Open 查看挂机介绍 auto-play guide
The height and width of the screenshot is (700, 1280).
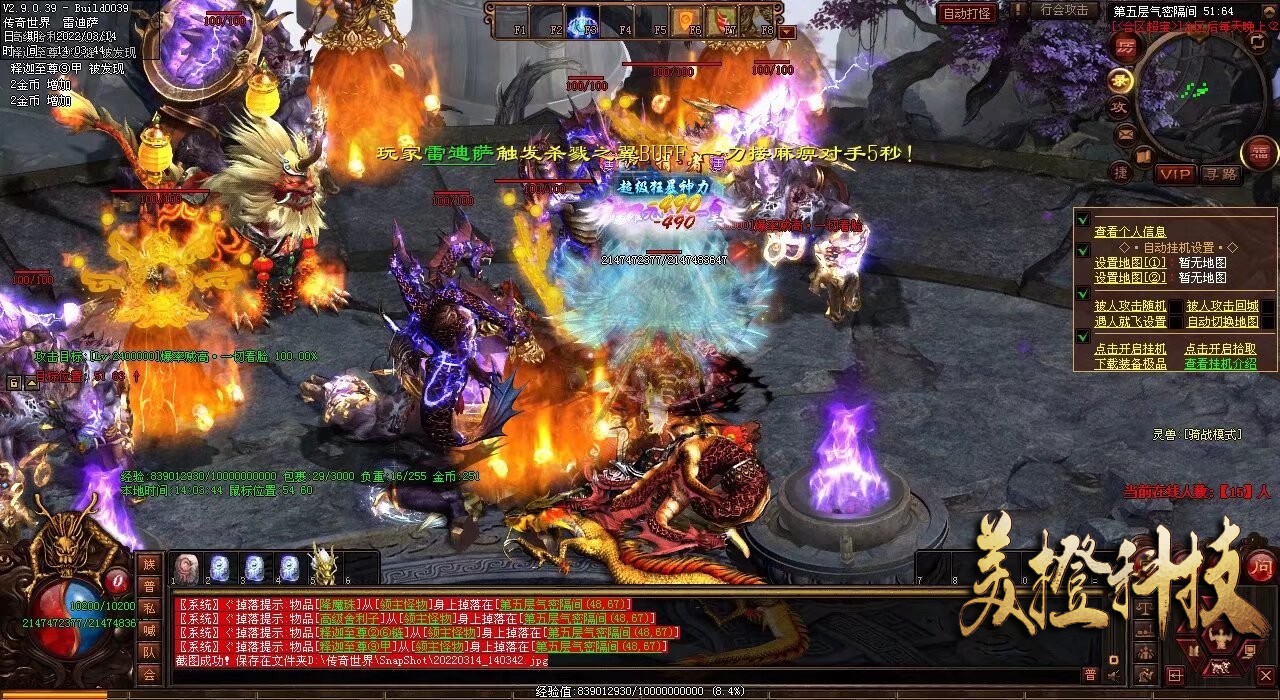pos(1220,364)
